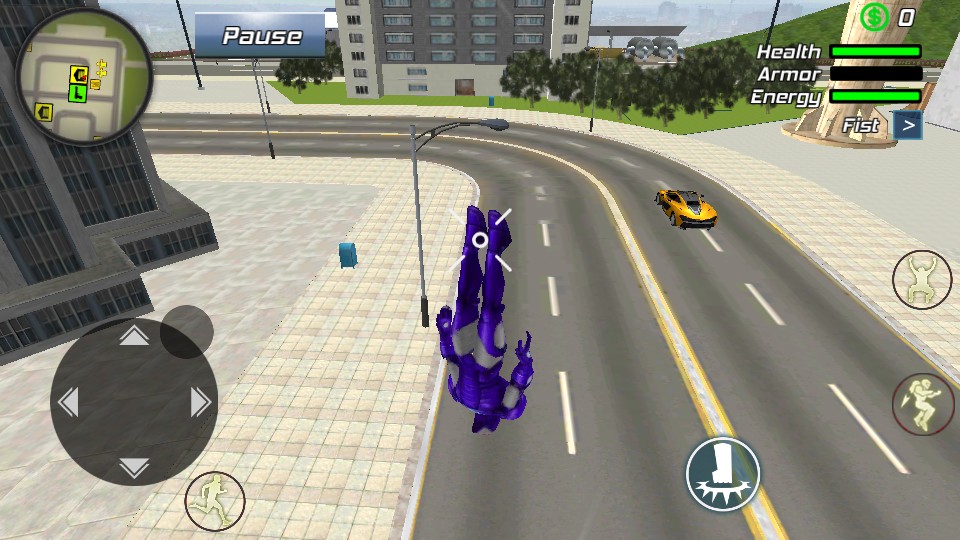Tap the jump action icon
Viewport: 960px width, 540px height.
tap(921, 280)
